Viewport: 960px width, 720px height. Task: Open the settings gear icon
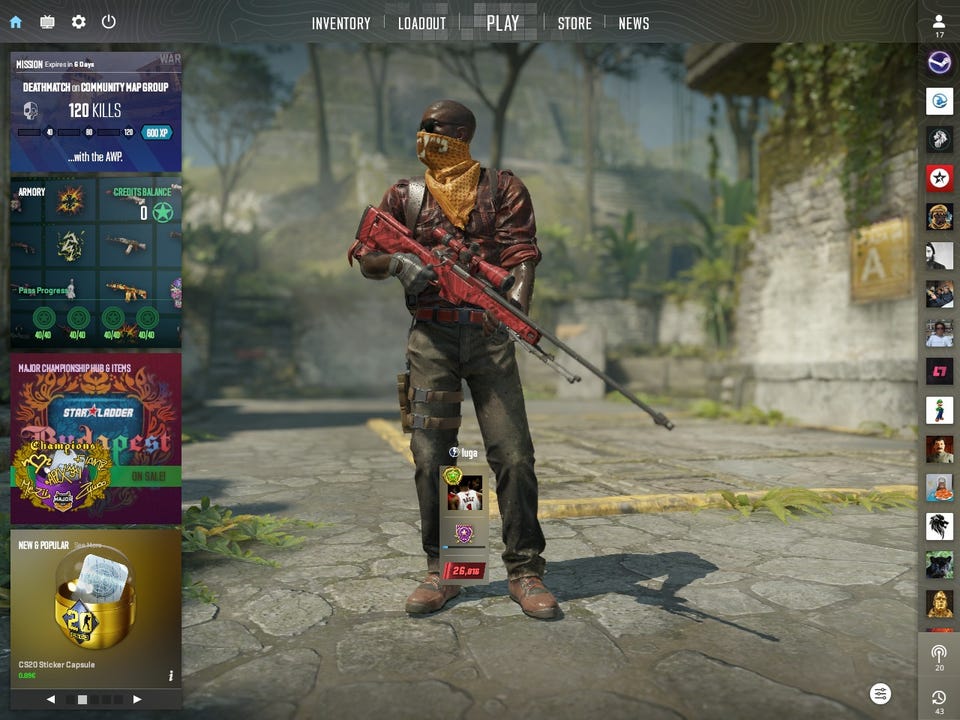pyautogui.click(x=78, y=22)
